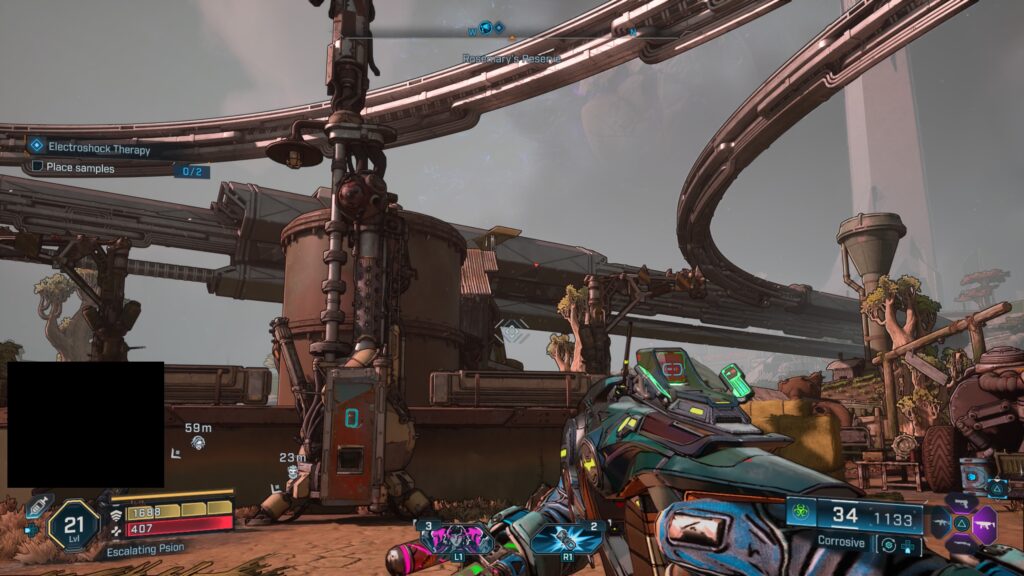Select the Electroshock Therapy quest tracker
Image resolution: width=1024 pixels, height=576 pixels.
(98, 149)
